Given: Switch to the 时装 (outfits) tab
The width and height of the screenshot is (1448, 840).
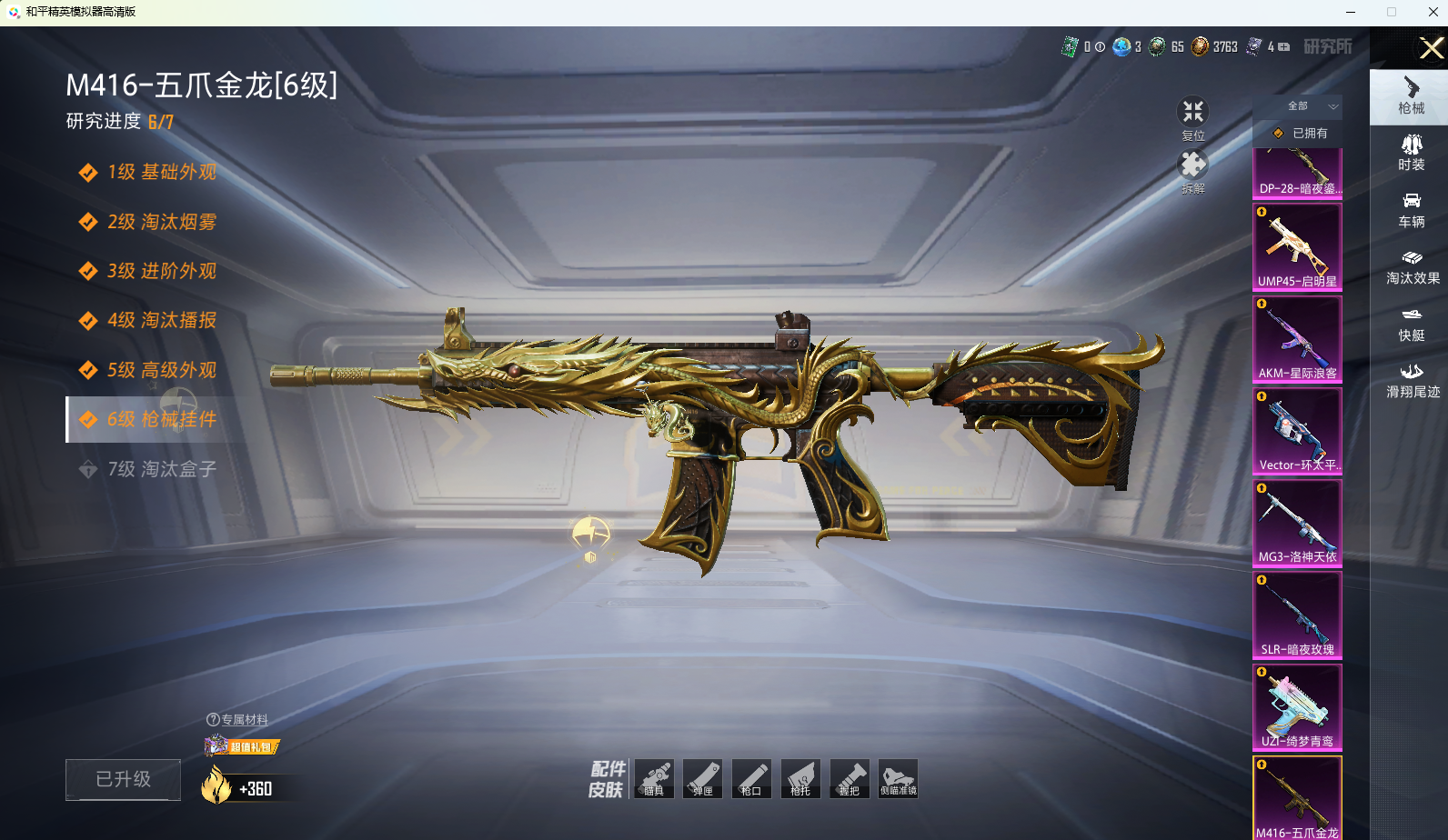Looking at the screenshot, I should [1411, 153].
